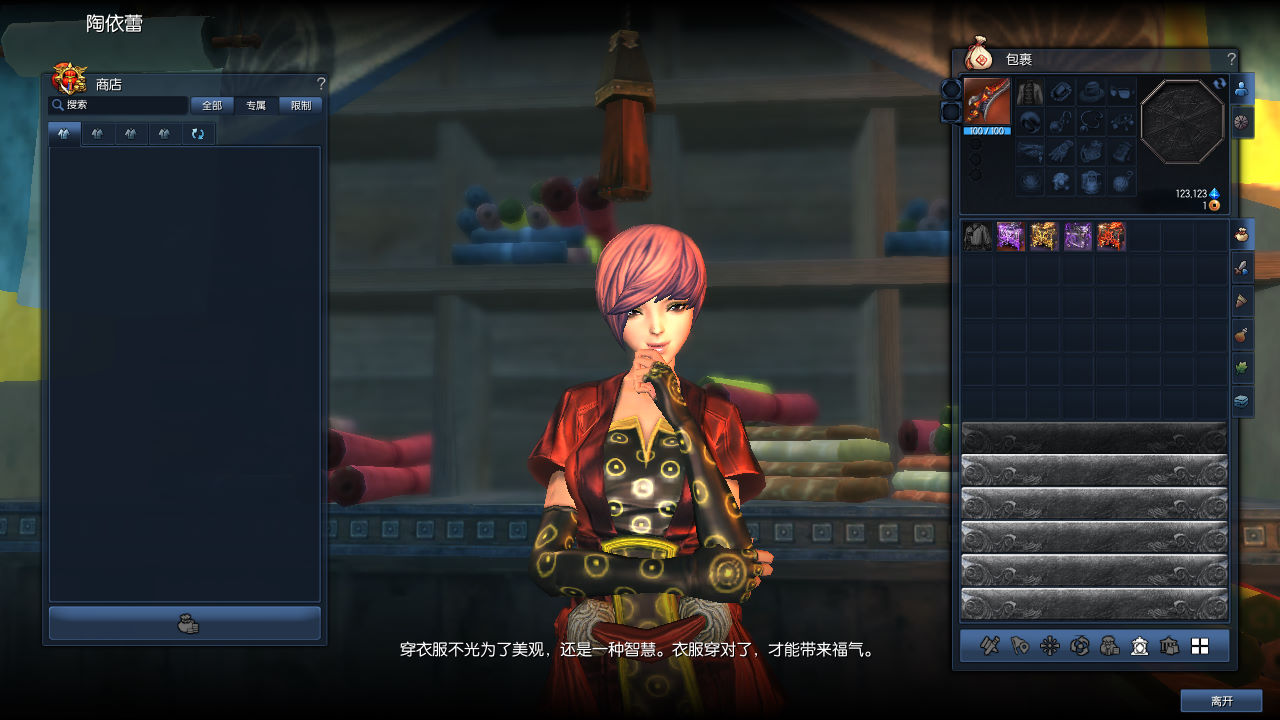
Task: Switch to the pouch bag side tab
Action: [x=1242, y=235]
